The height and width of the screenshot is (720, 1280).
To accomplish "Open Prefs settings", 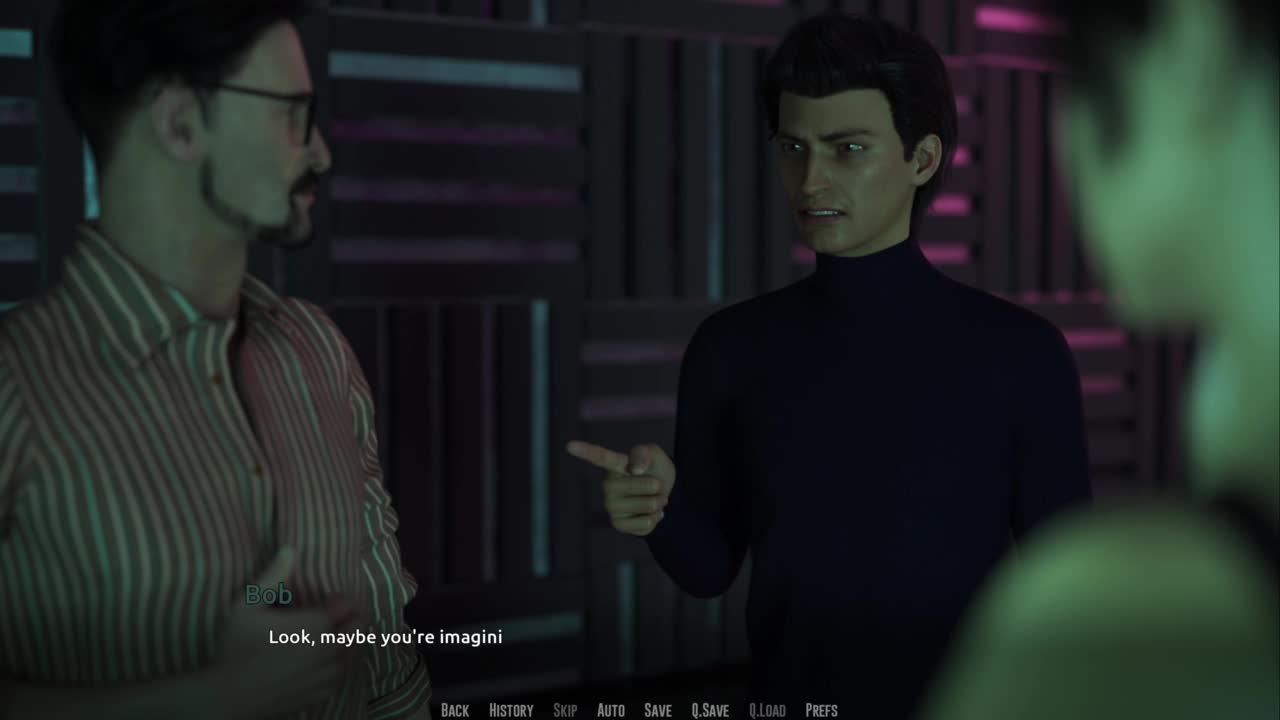I will click(821, 710).
